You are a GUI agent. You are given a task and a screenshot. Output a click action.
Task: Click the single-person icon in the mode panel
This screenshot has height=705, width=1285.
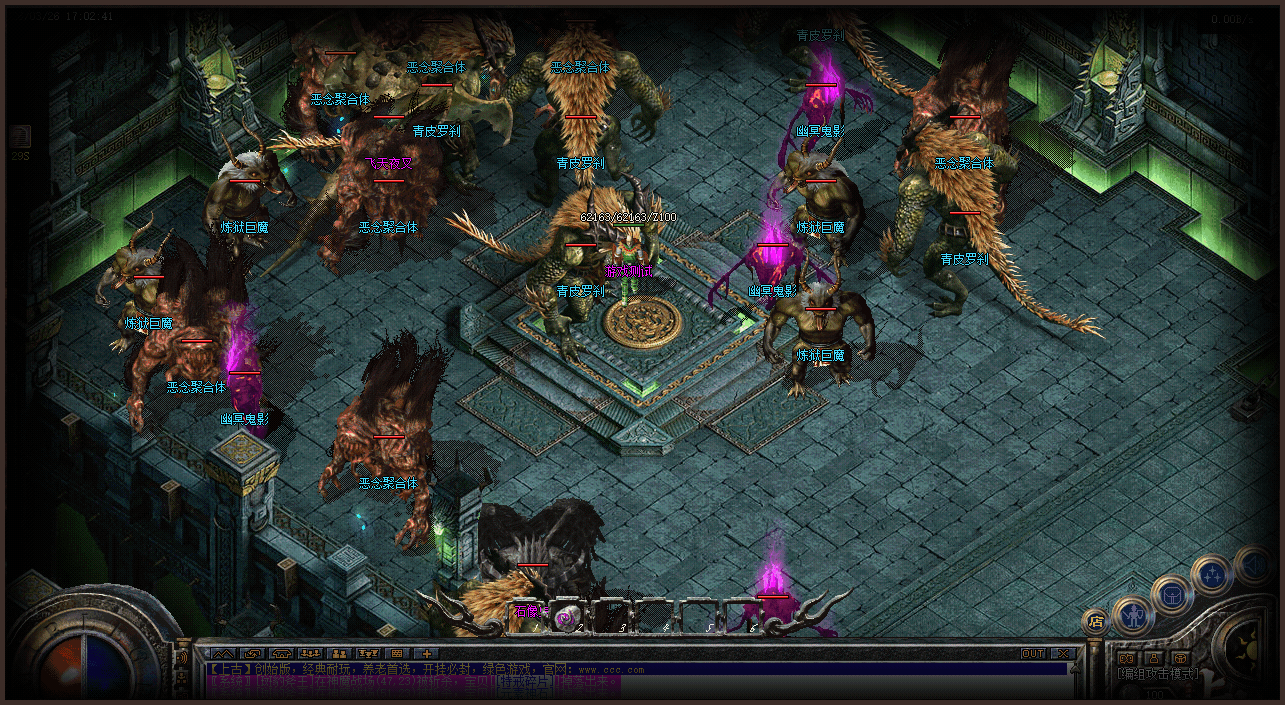[x=1153, y=657]
